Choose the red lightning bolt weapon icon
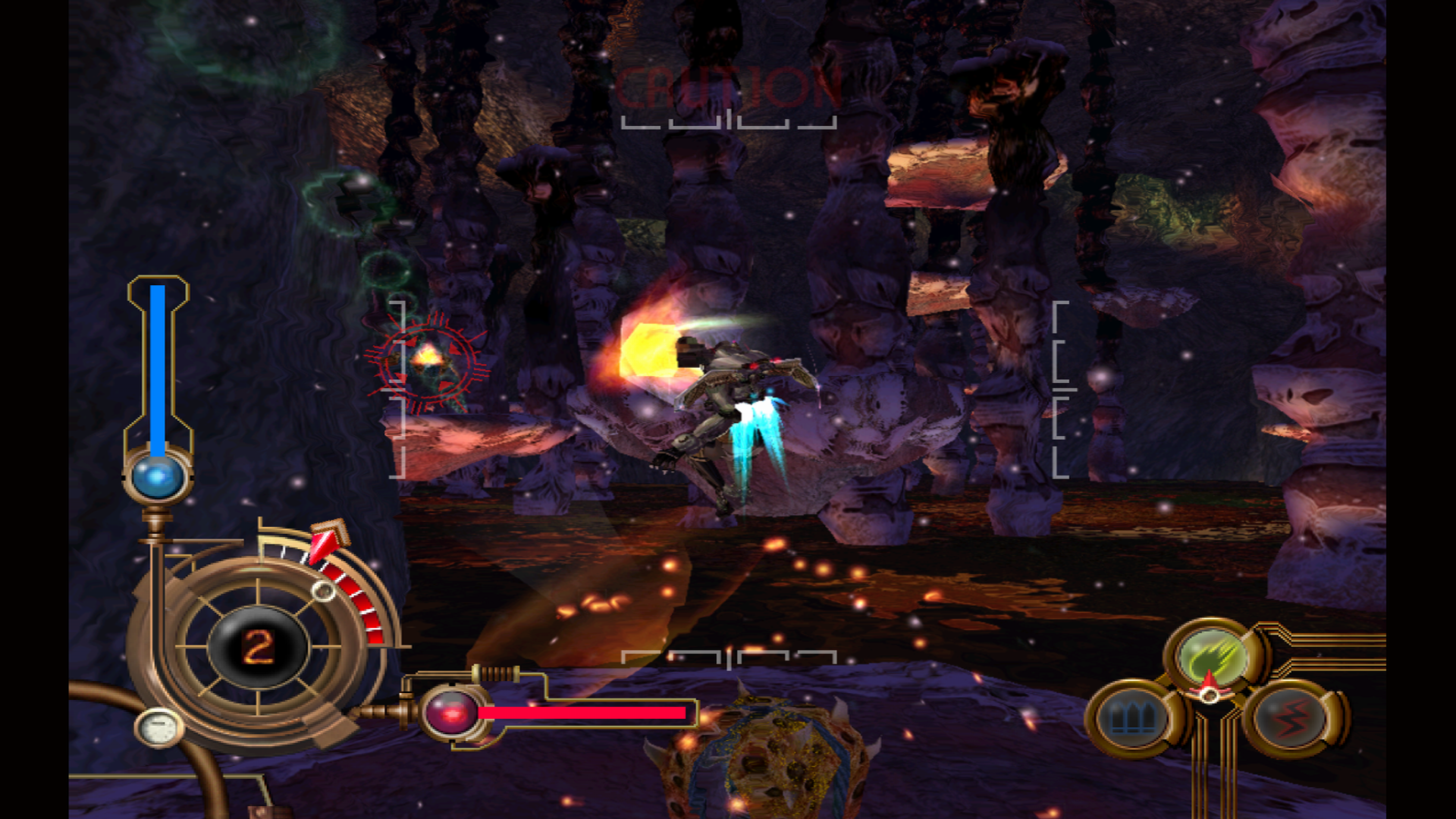This screenshot has width=1456, height=819. 1291,717
